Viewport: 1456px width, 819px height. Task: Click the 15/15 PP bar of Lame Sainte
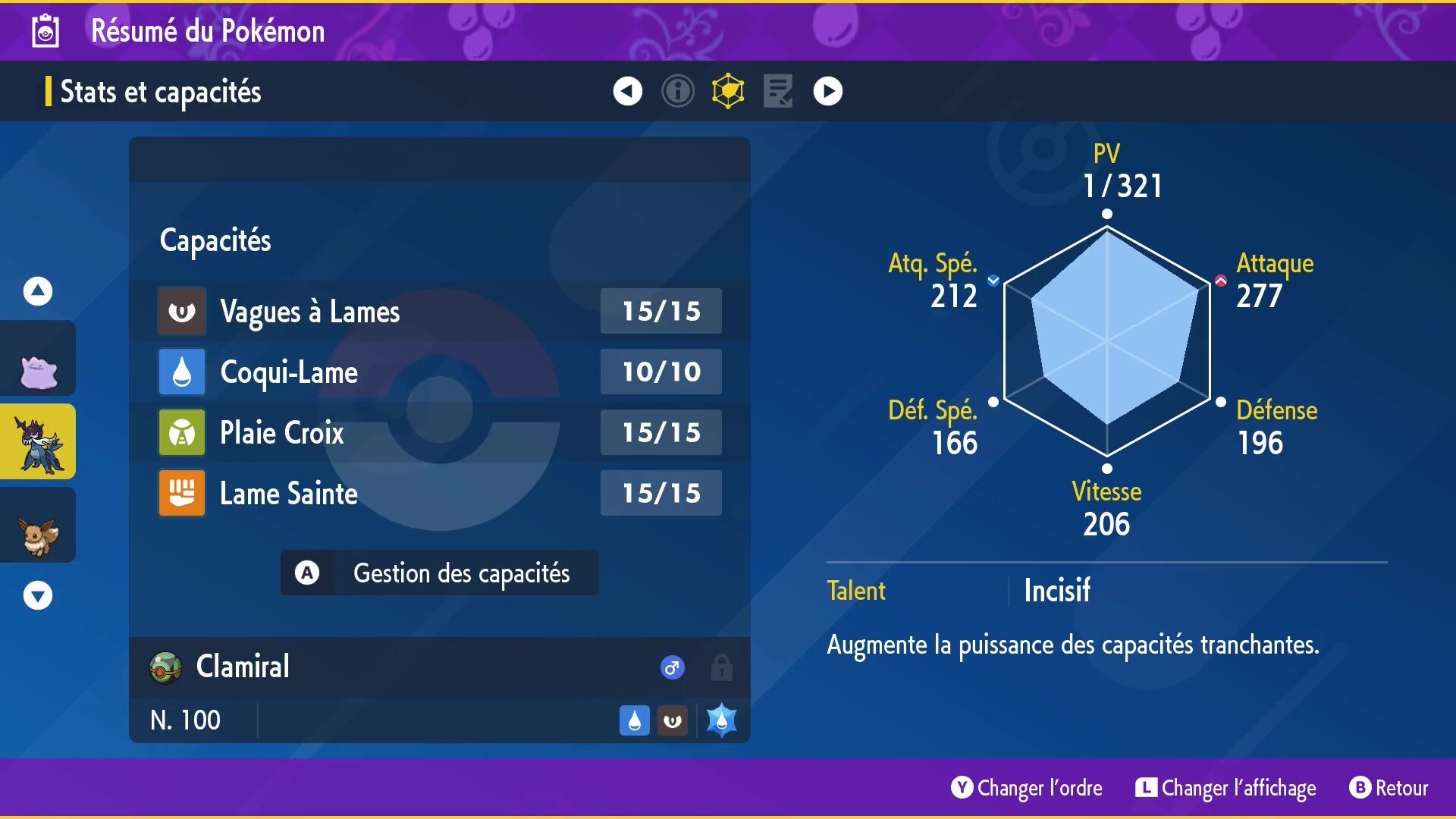point(660,493)
